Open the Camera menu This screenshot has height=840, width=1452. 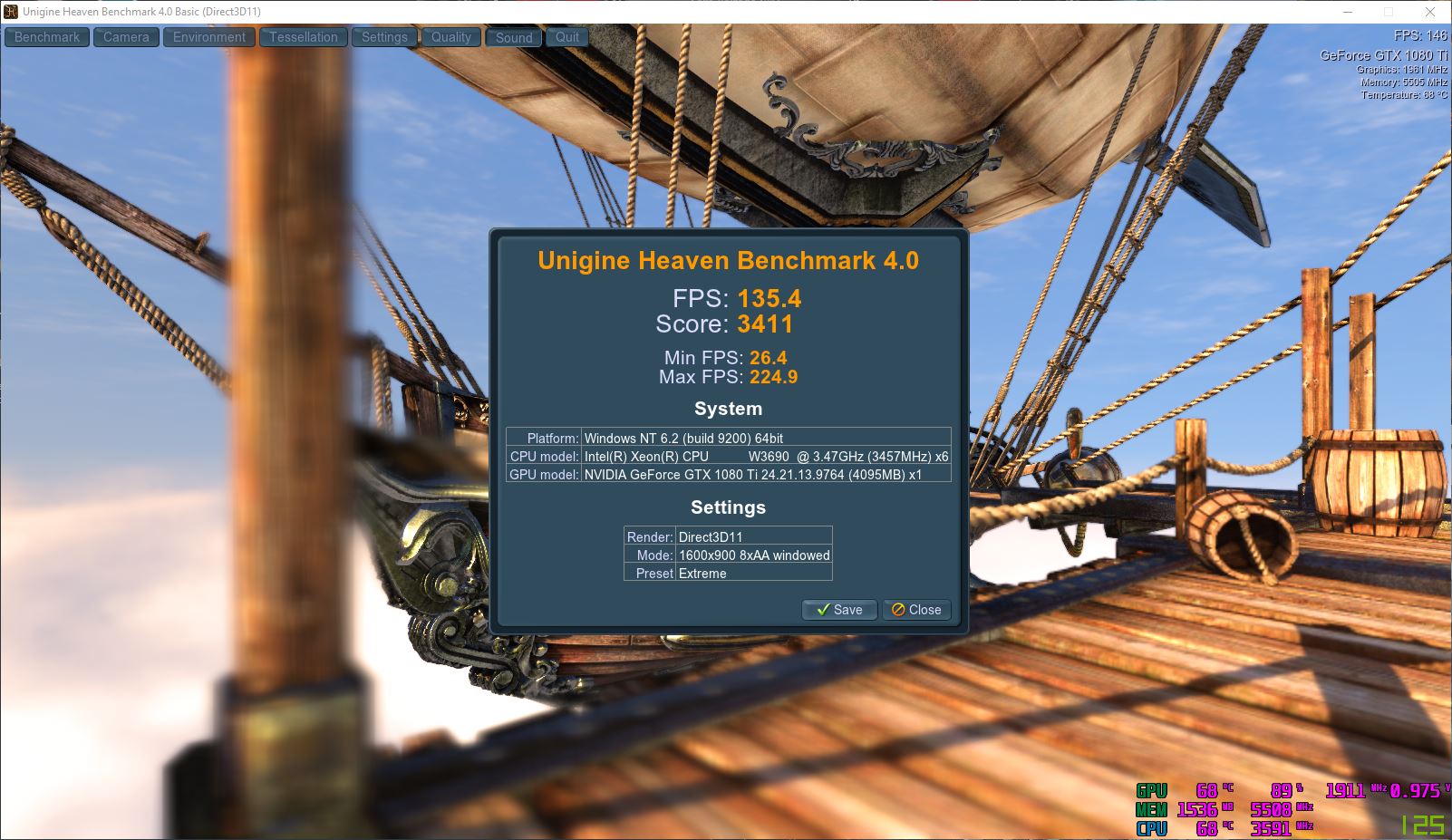click(x=126, y=37)
